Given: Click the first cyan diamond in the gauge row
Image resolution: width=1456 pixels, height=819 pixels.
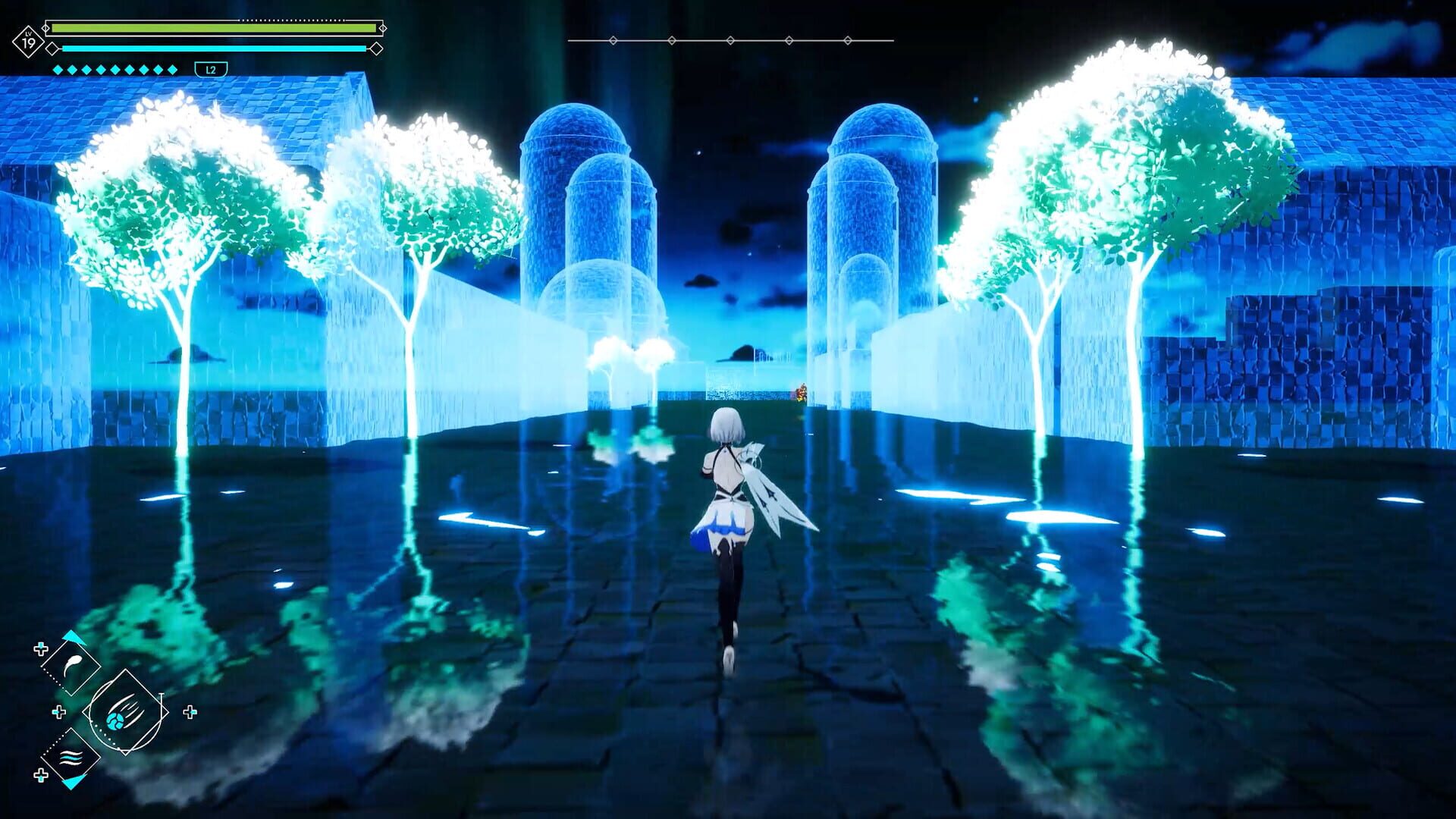Looking at the screenshot, I should click(58, 70).
